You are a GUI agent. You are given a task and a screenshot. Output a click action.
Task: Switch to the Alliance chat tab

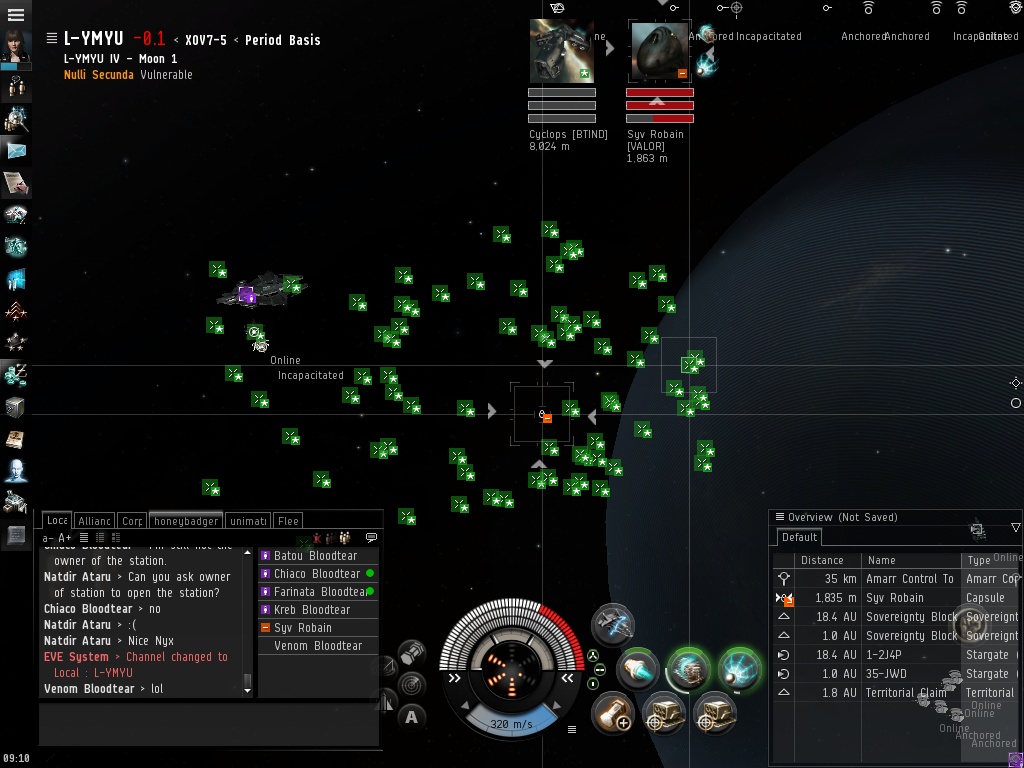(x=95, y=521)
